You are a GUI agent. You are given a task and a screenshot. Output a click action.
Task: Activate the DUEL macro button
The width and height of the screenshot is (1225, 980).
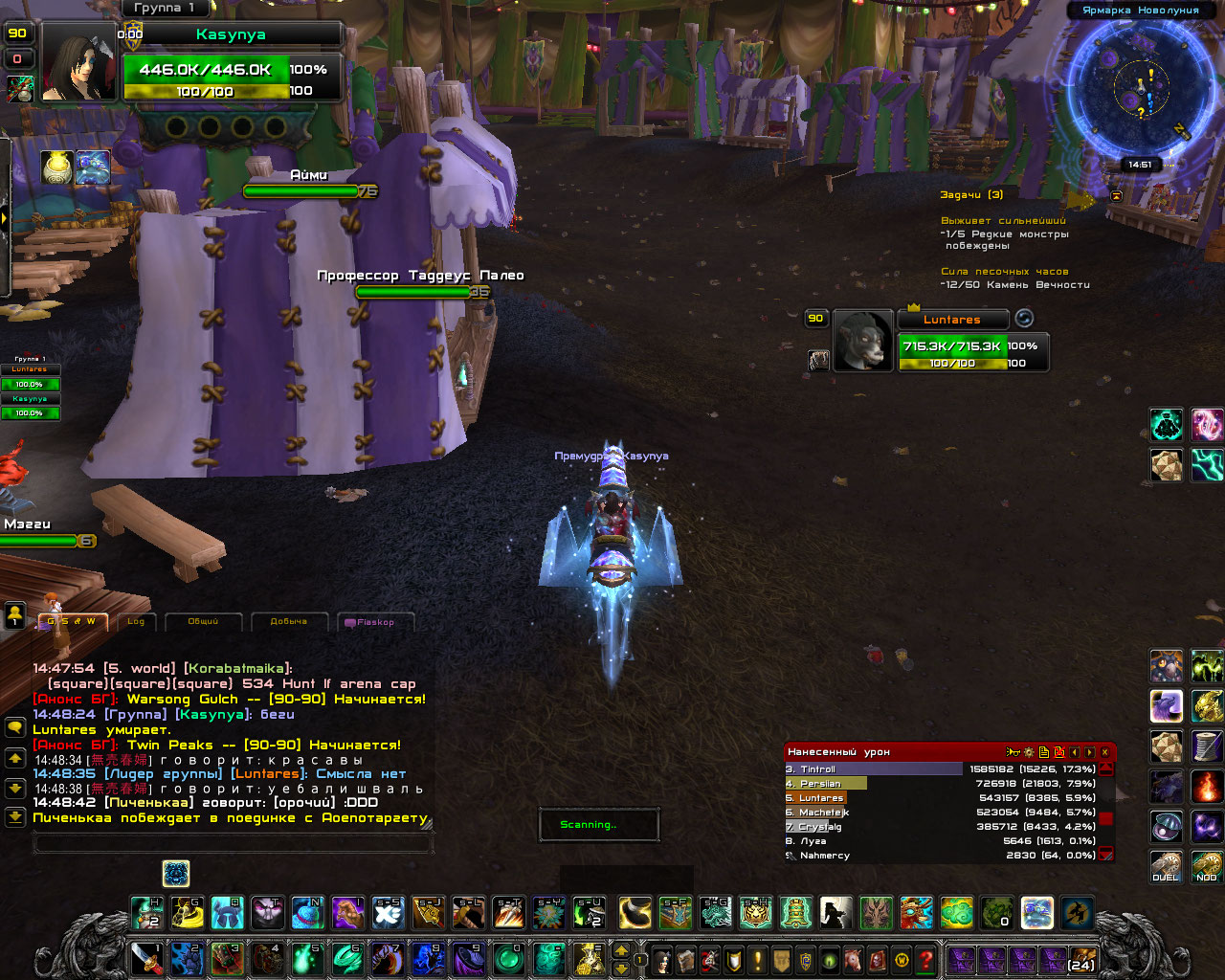point(1166,867)
